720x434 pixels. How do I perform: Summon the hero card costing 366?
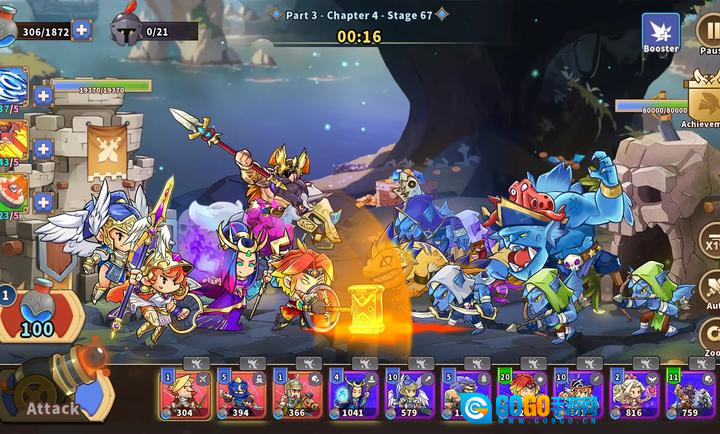pyautogui.click(x=297, y=391)
